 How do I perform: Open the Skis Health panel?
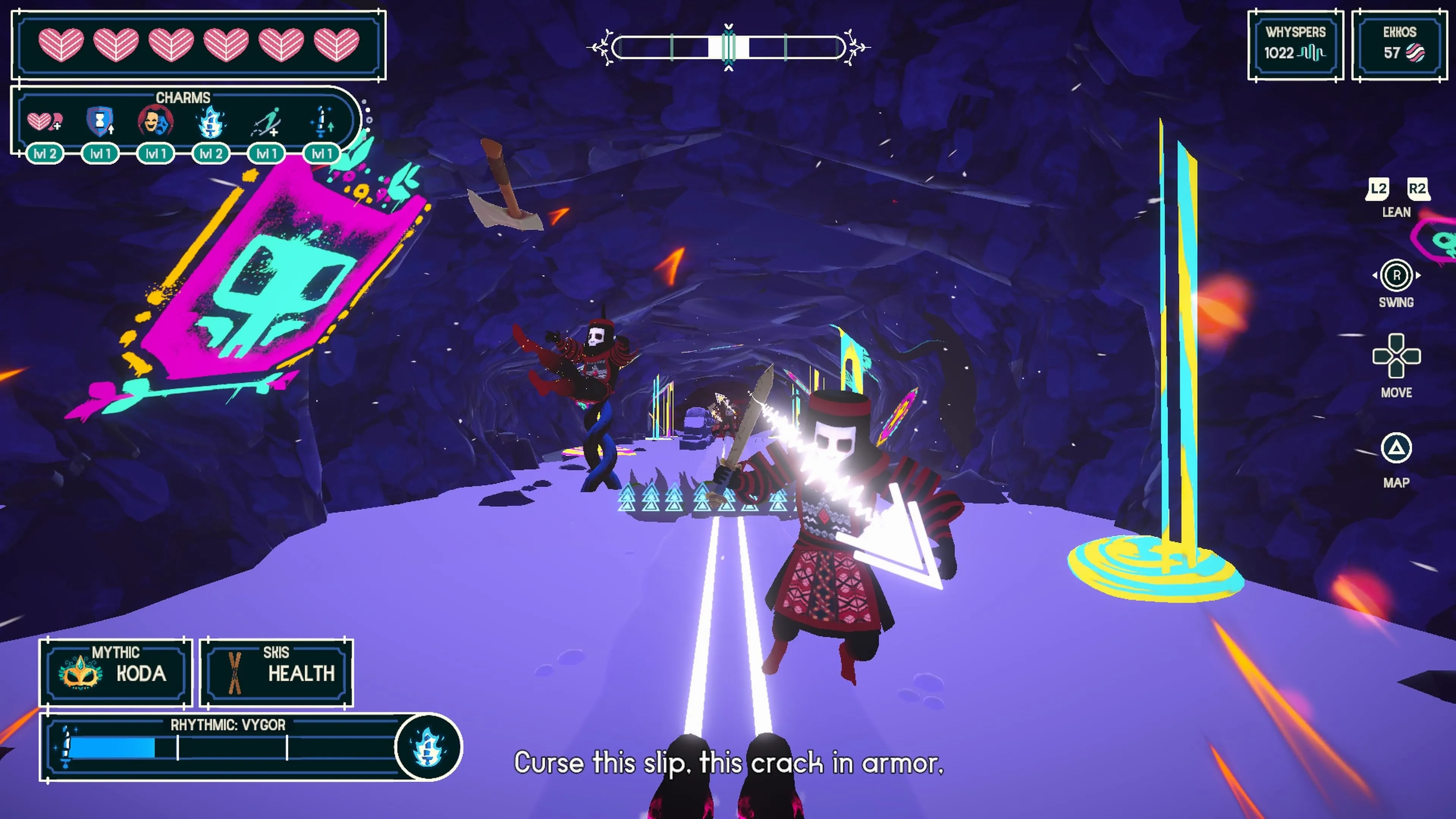tap(276, 672)
